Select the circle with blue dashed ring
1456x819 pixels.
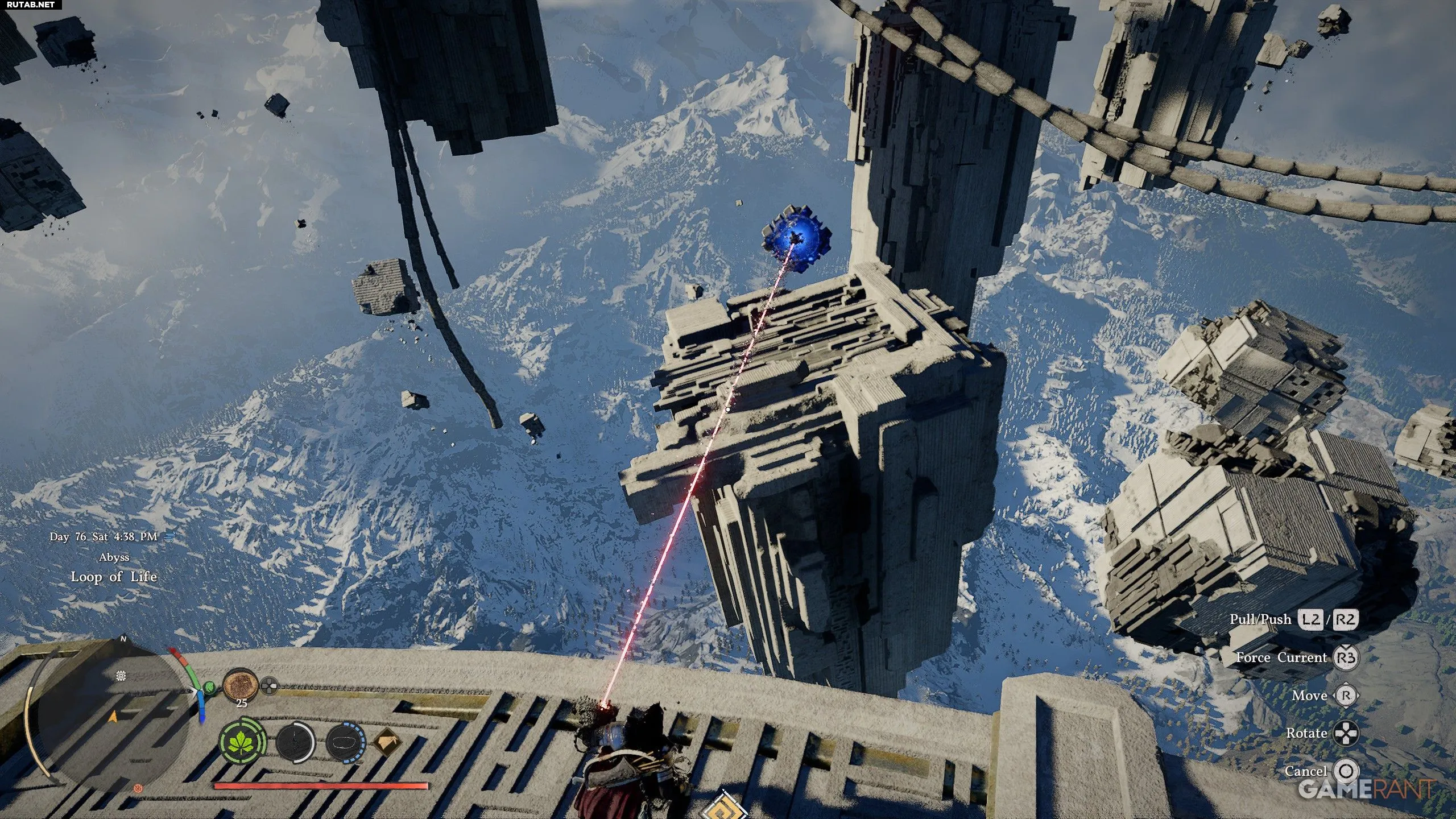345,743
